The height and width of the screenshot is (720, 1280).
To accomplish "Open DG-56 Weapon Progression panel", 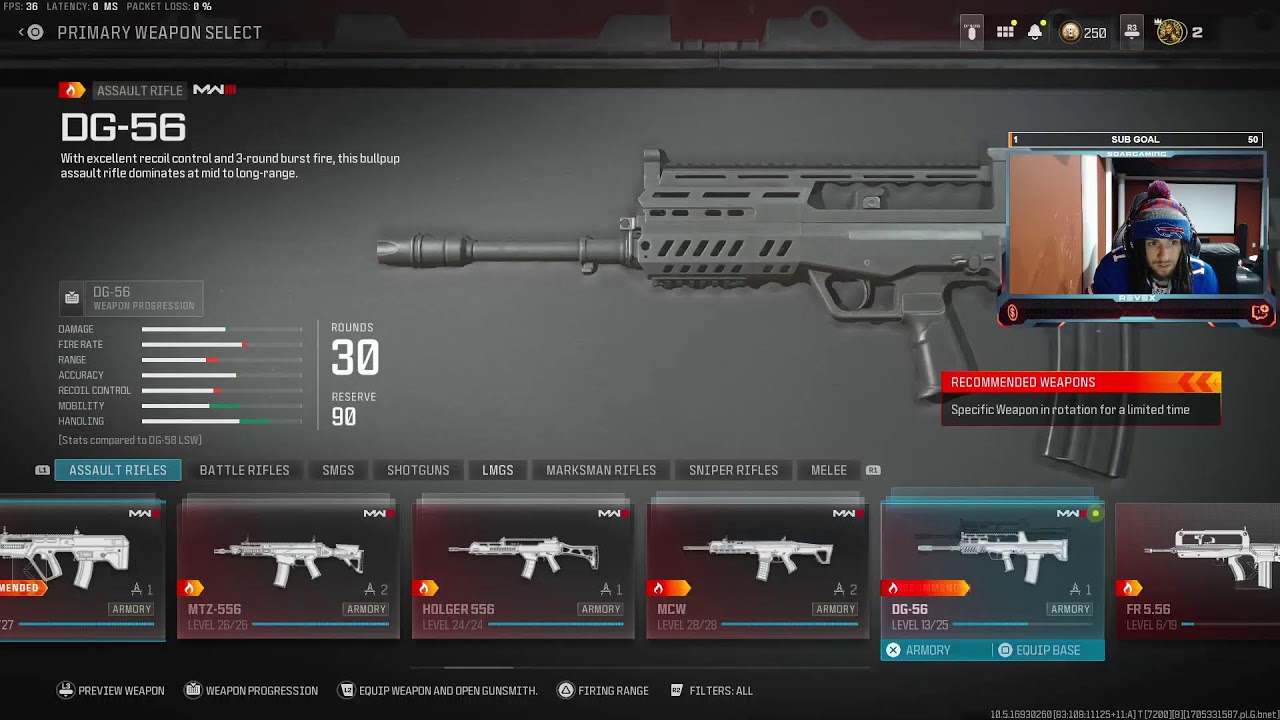I will (x=131, y=298).
